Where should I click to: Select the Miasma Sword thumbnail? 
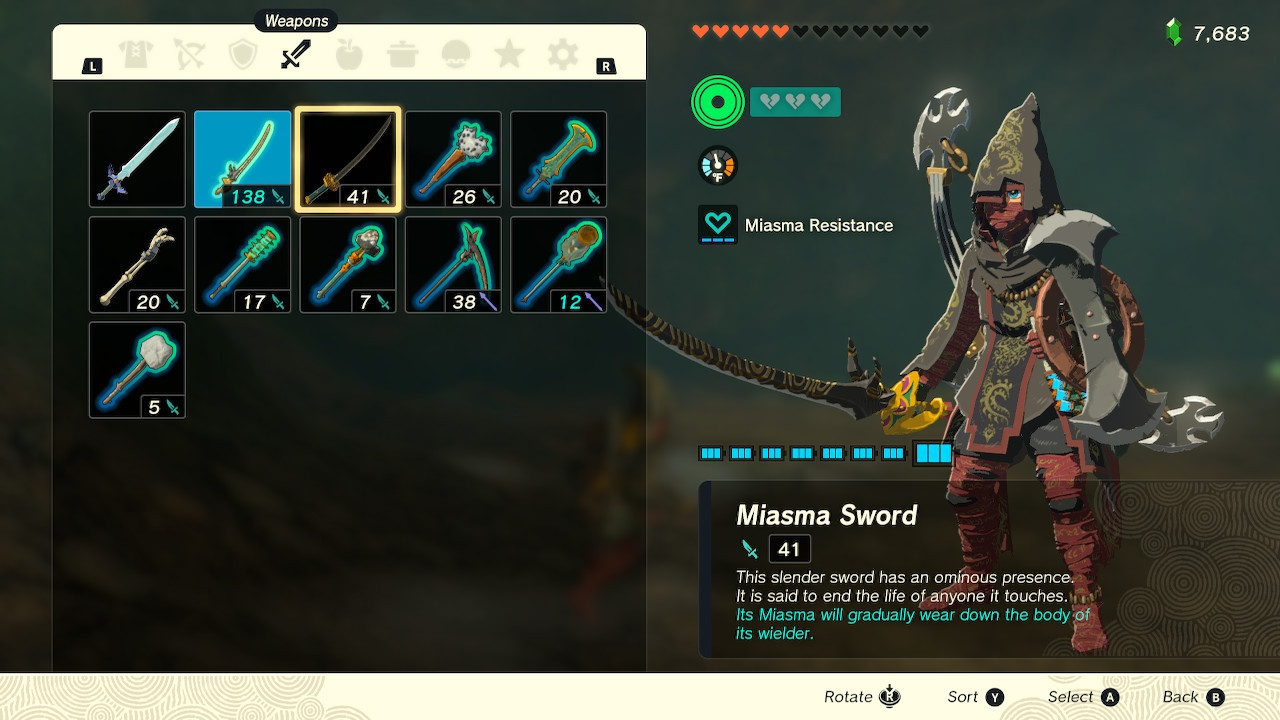click(347, 159)
